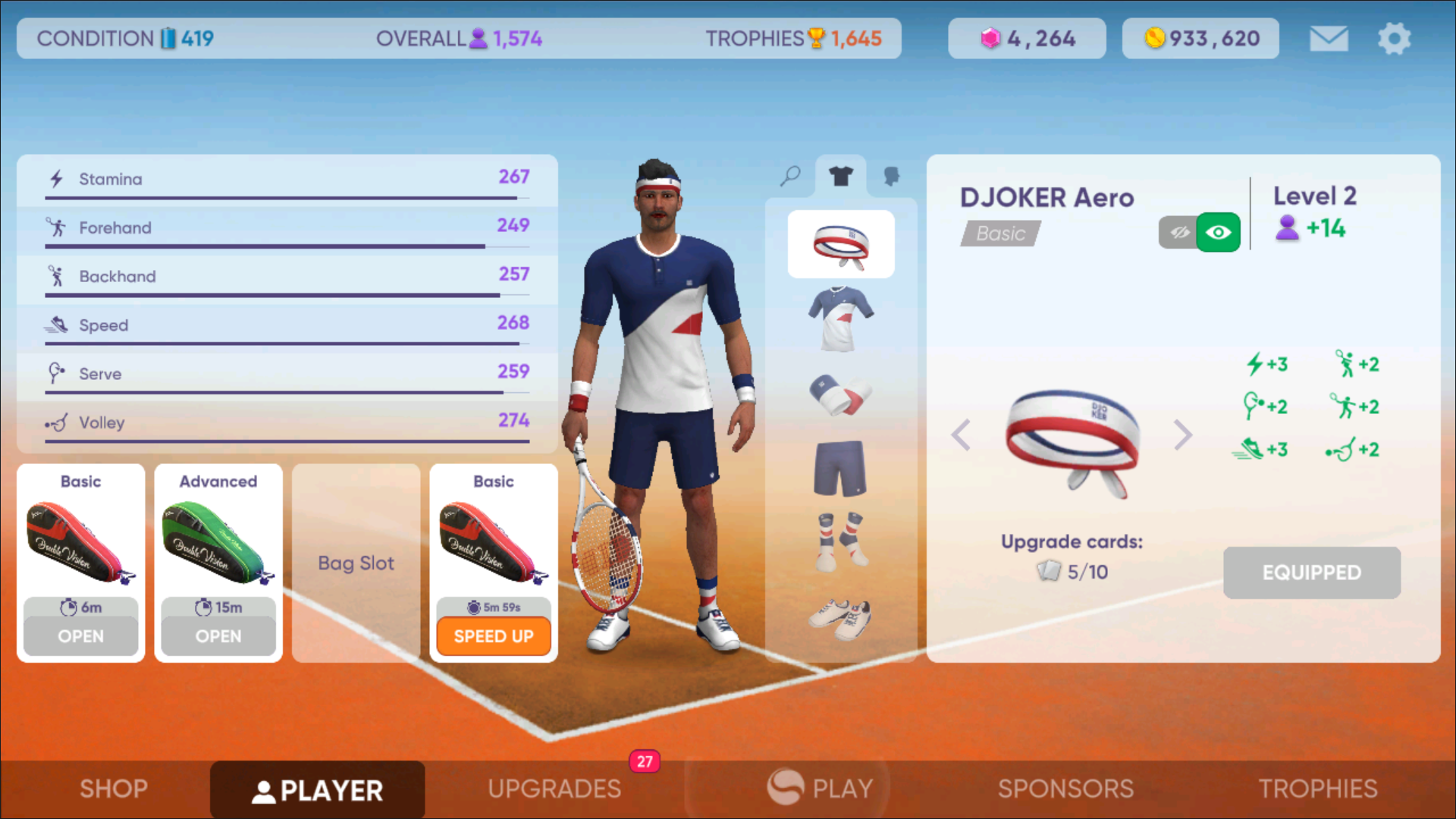This screenshot has width=1456, height=819.
Task: Open the settings gear icon
Action: [x=1394, y=39]
